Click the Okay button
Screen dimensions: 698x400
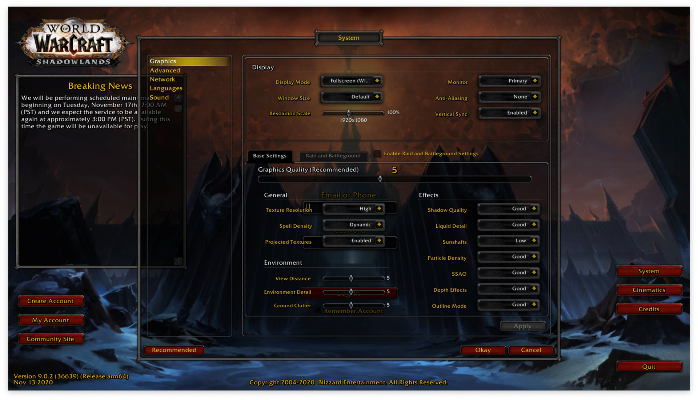coord(482,350)
